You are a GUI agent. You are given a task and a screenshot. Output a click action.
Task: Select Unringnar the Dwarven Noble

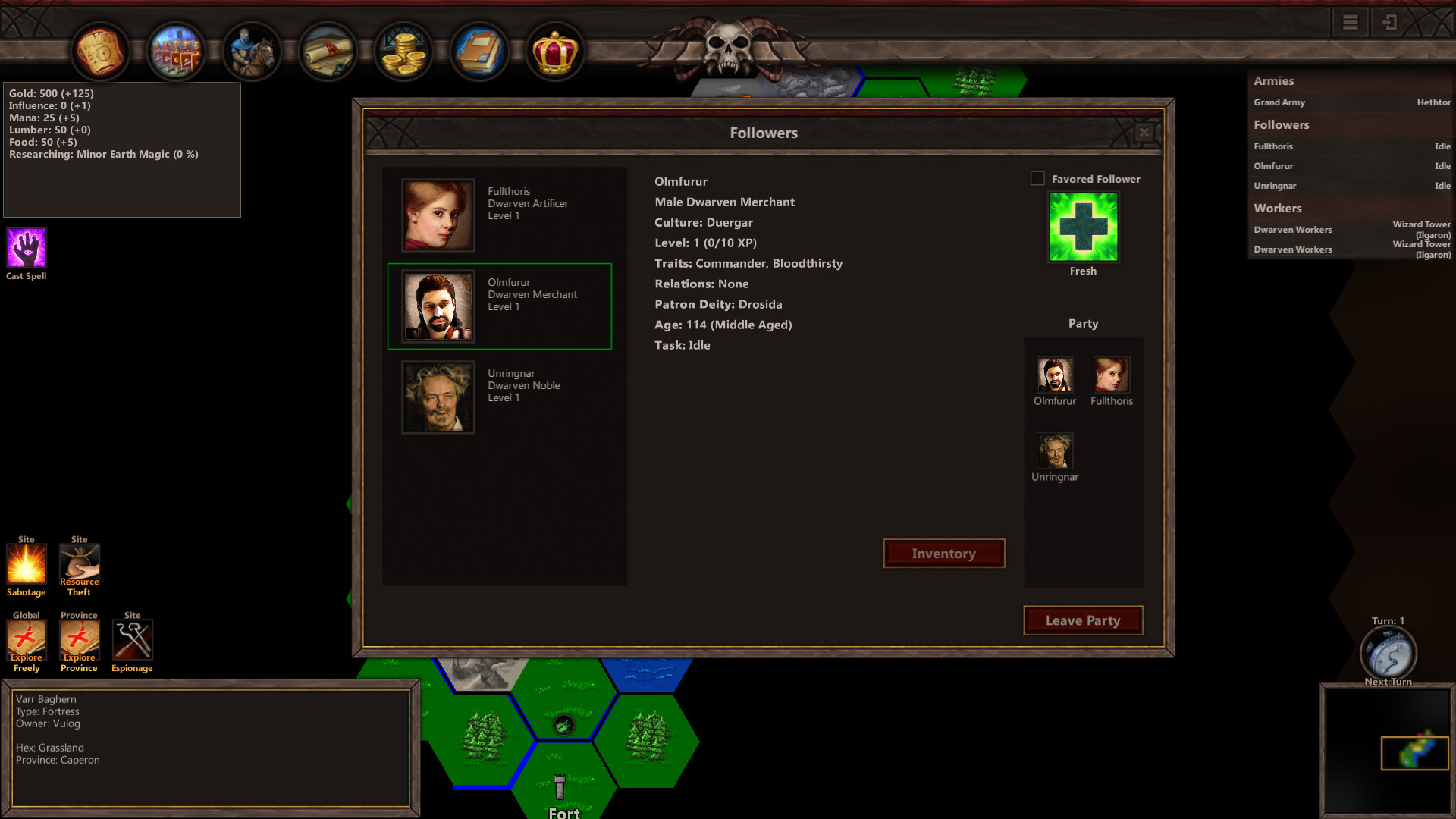pyautogui.click(x=500, y=397)
